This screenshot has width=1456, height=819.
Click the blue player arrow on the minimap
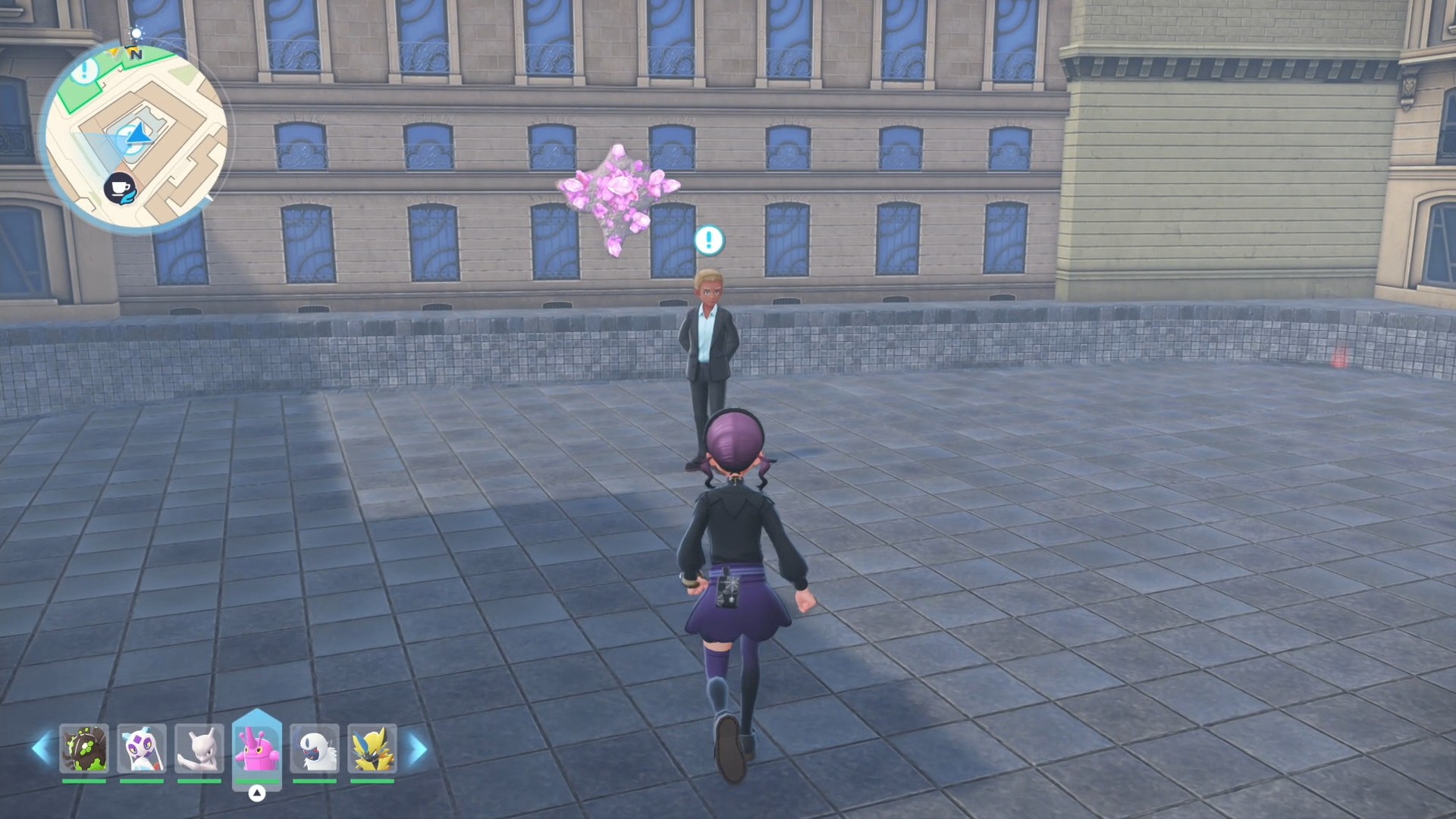point(138,135)
